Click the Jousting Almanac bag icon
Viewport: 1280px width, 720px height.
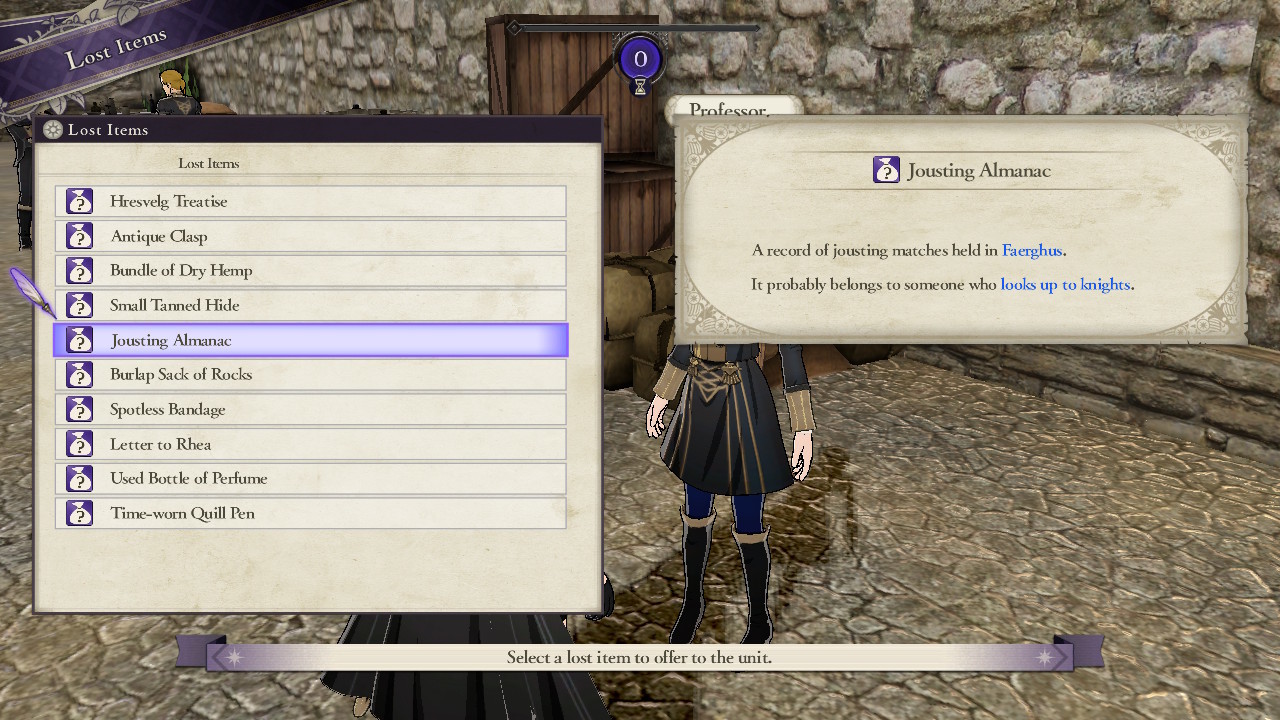click(79, 340)
